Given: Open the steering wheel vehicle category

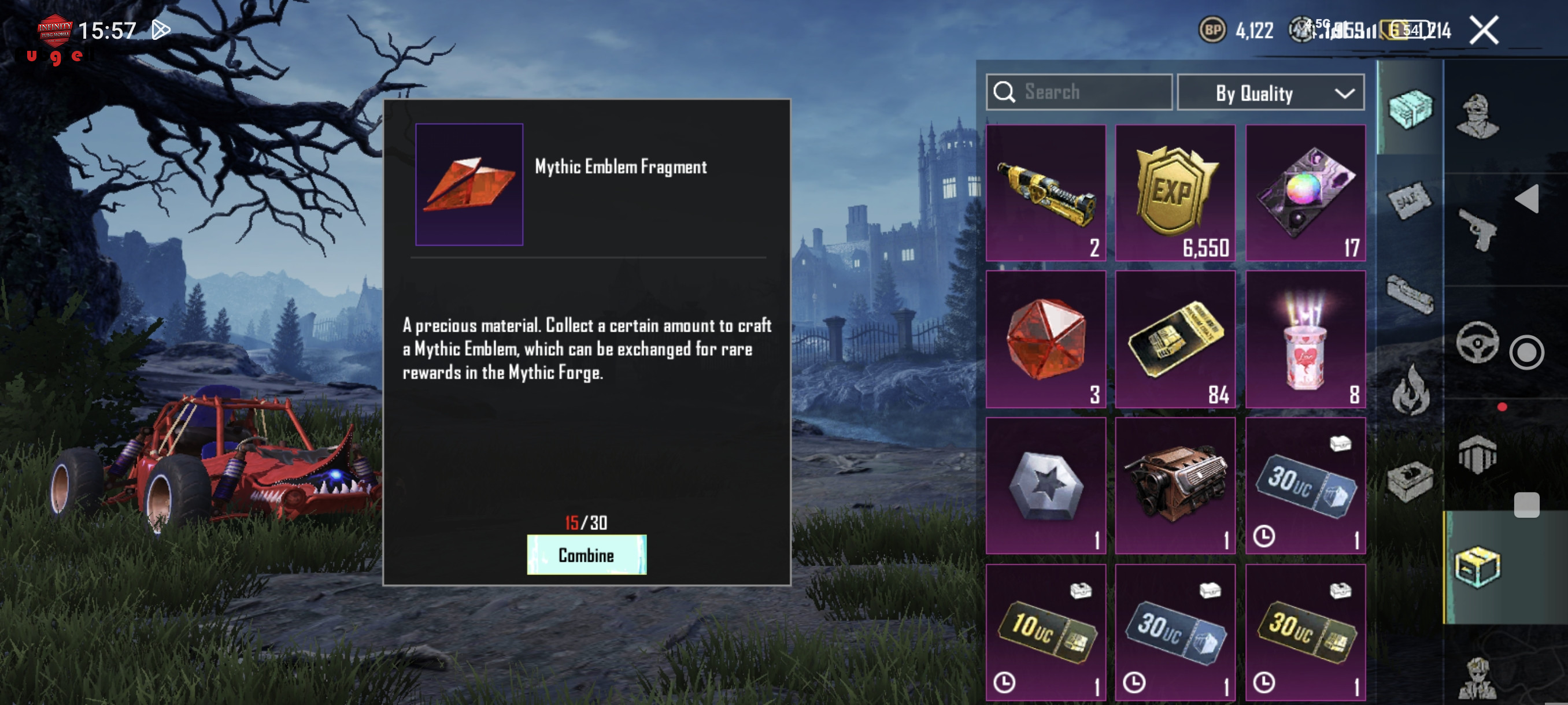Looking at the screenshot, I should click(x=1477, y=342).
